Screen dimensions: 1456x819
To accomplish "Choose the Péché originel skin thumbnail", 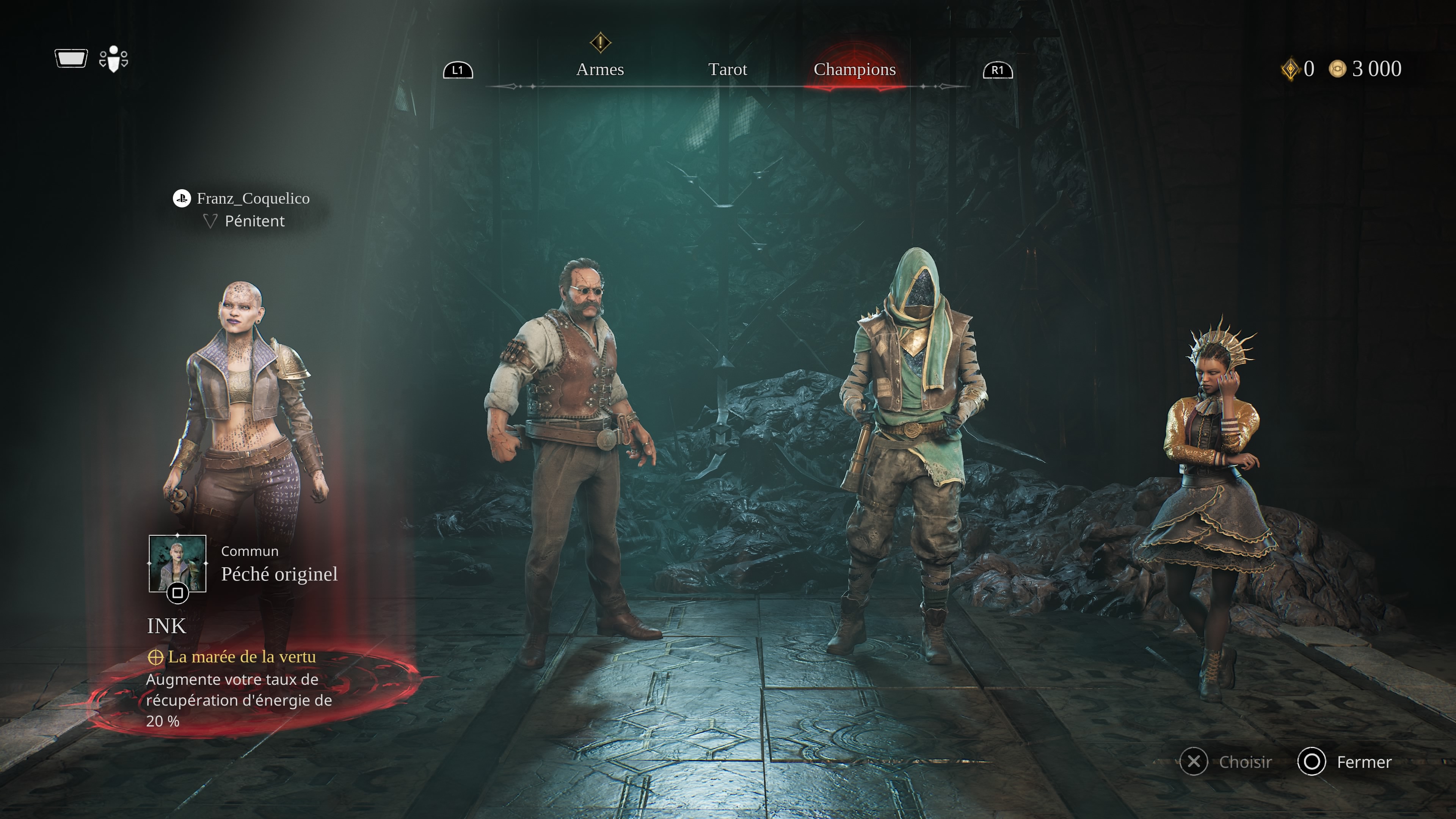I will point(177,563).
